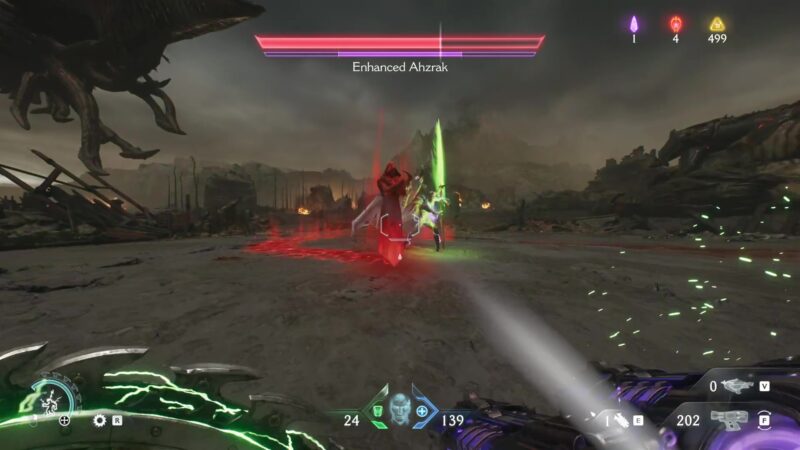Click the gear cog shield icon

tap(99, 420)
